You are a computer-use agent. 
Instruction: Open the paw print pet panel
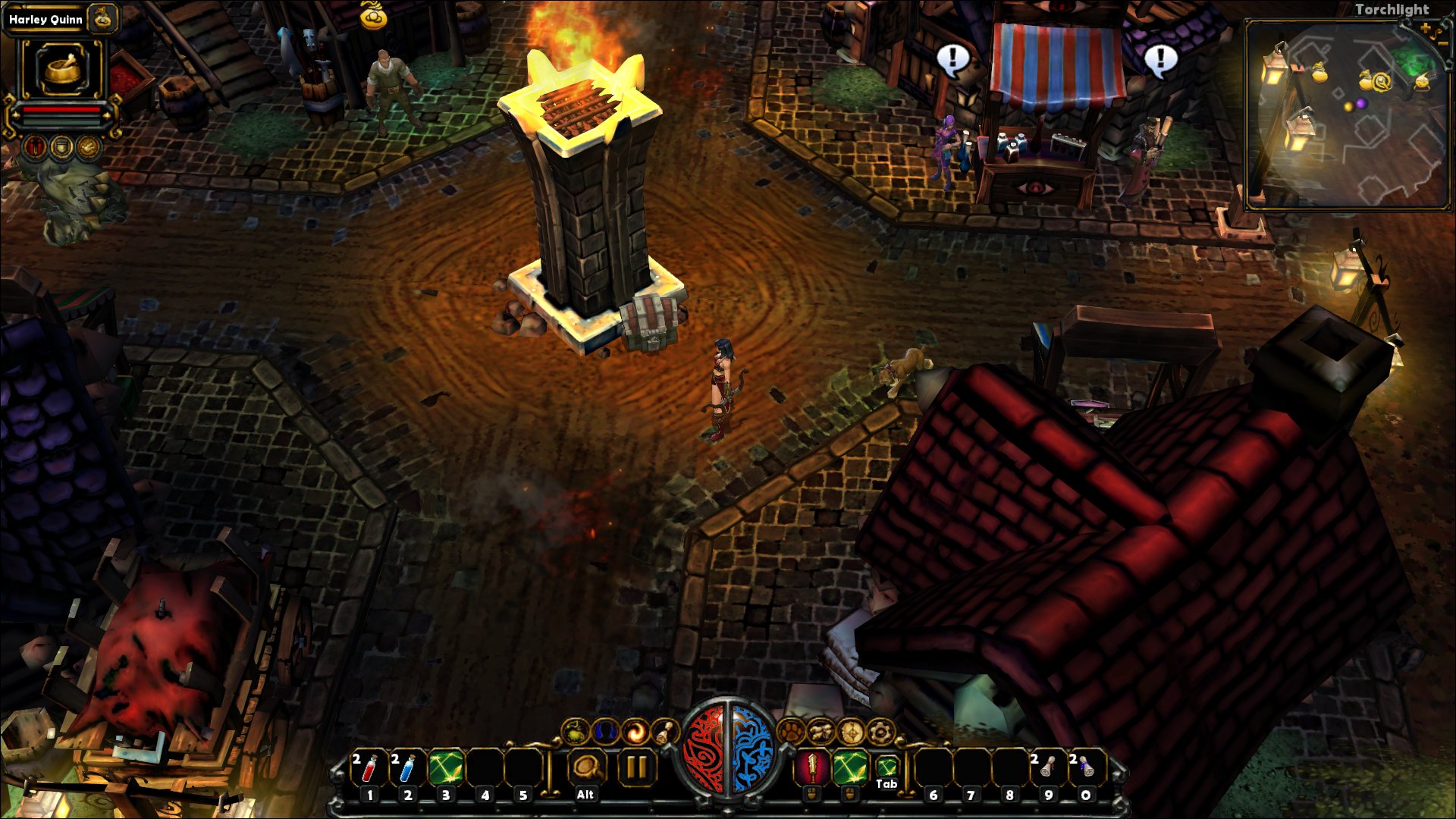[x=791, y=732]
